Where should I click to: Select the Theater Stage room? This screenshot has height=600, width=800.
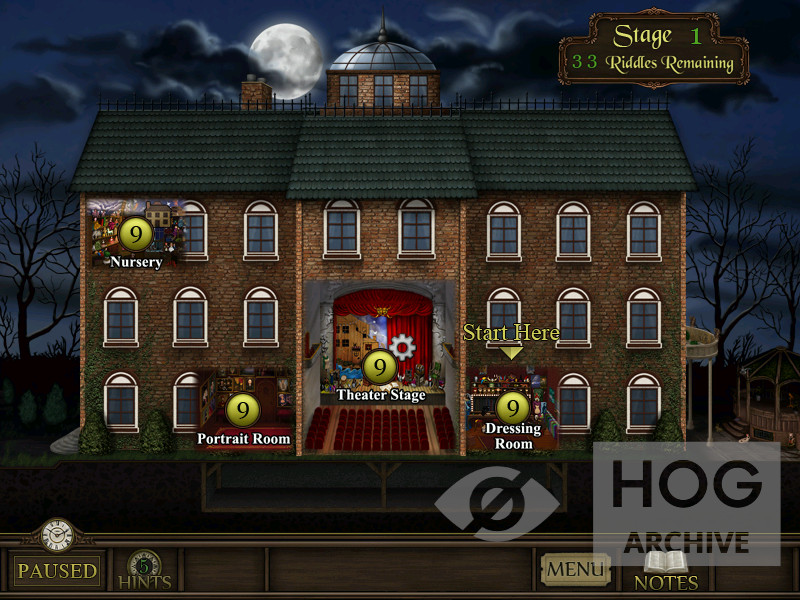point(380,367)
